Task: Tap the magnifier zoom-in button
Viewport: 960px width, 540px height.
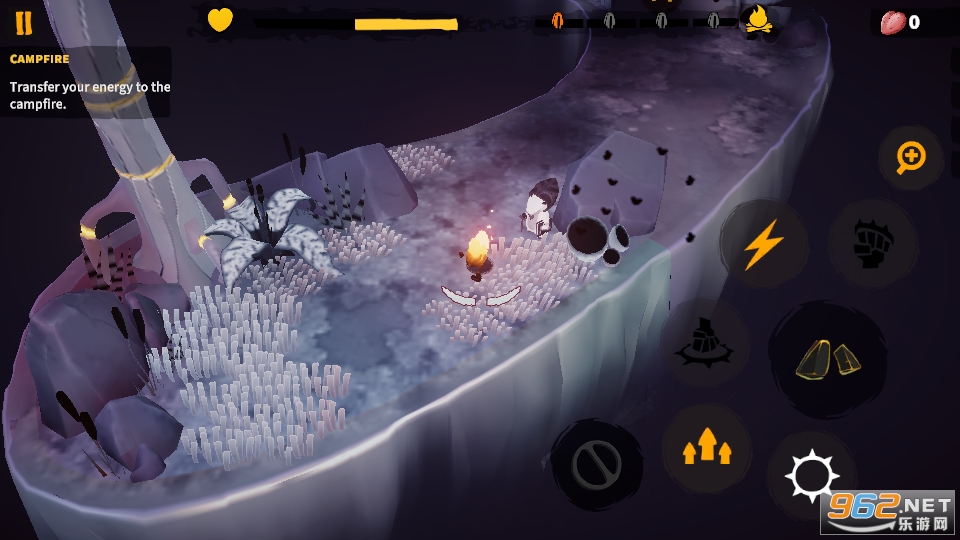Action: [911, 157]
